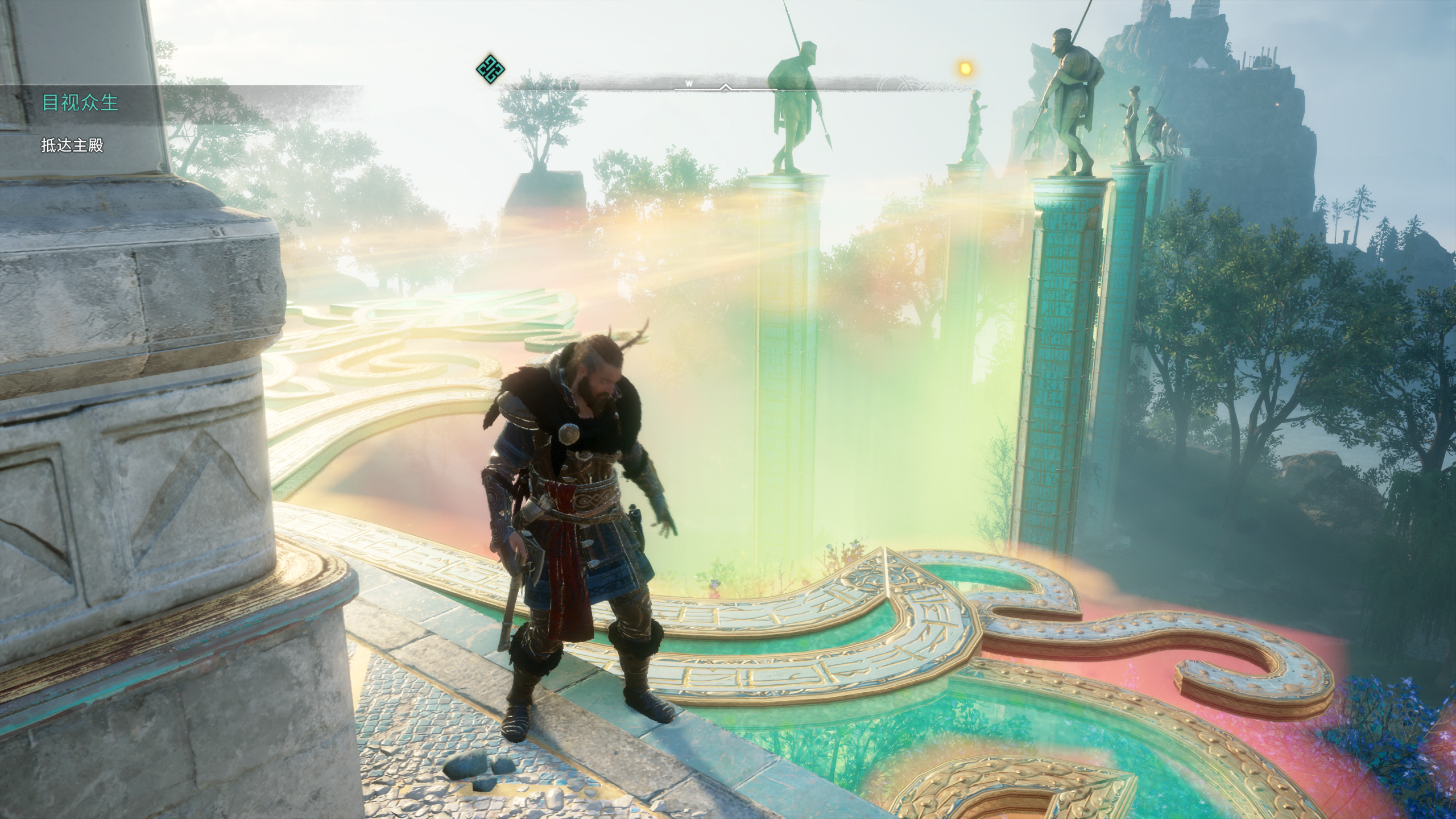Screen dimensions: 1456x819
Task: Click the 抵达主殿 objective text
Action: click(72, 146)
